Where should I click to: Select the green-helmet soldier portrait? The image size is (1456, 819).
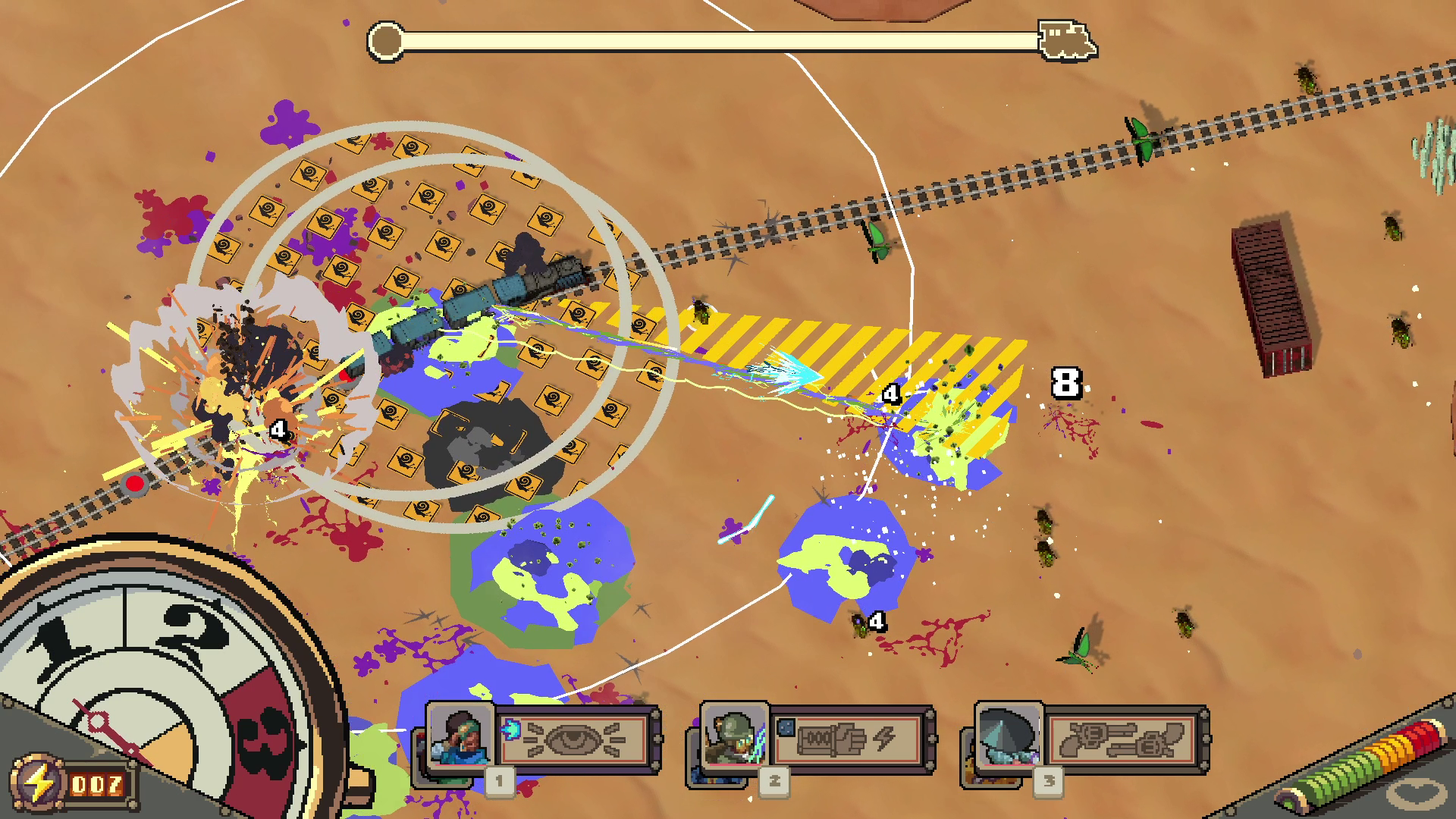point(734,737)
